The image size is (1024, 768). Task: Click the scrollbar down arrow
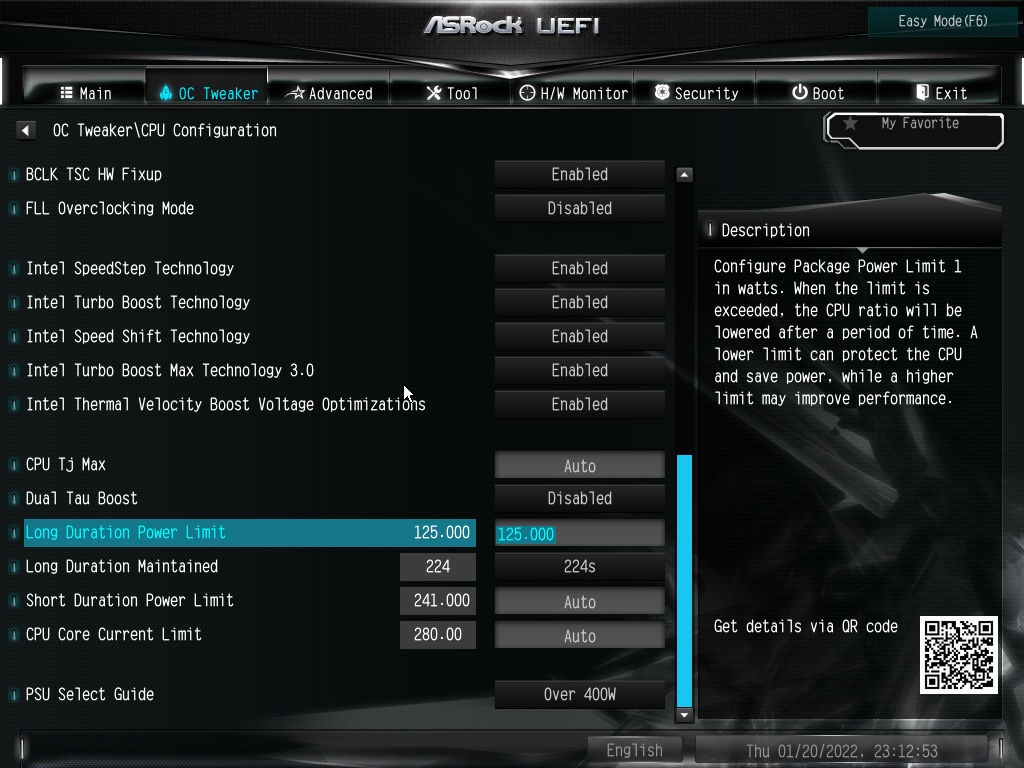click(x=685, y=715)
